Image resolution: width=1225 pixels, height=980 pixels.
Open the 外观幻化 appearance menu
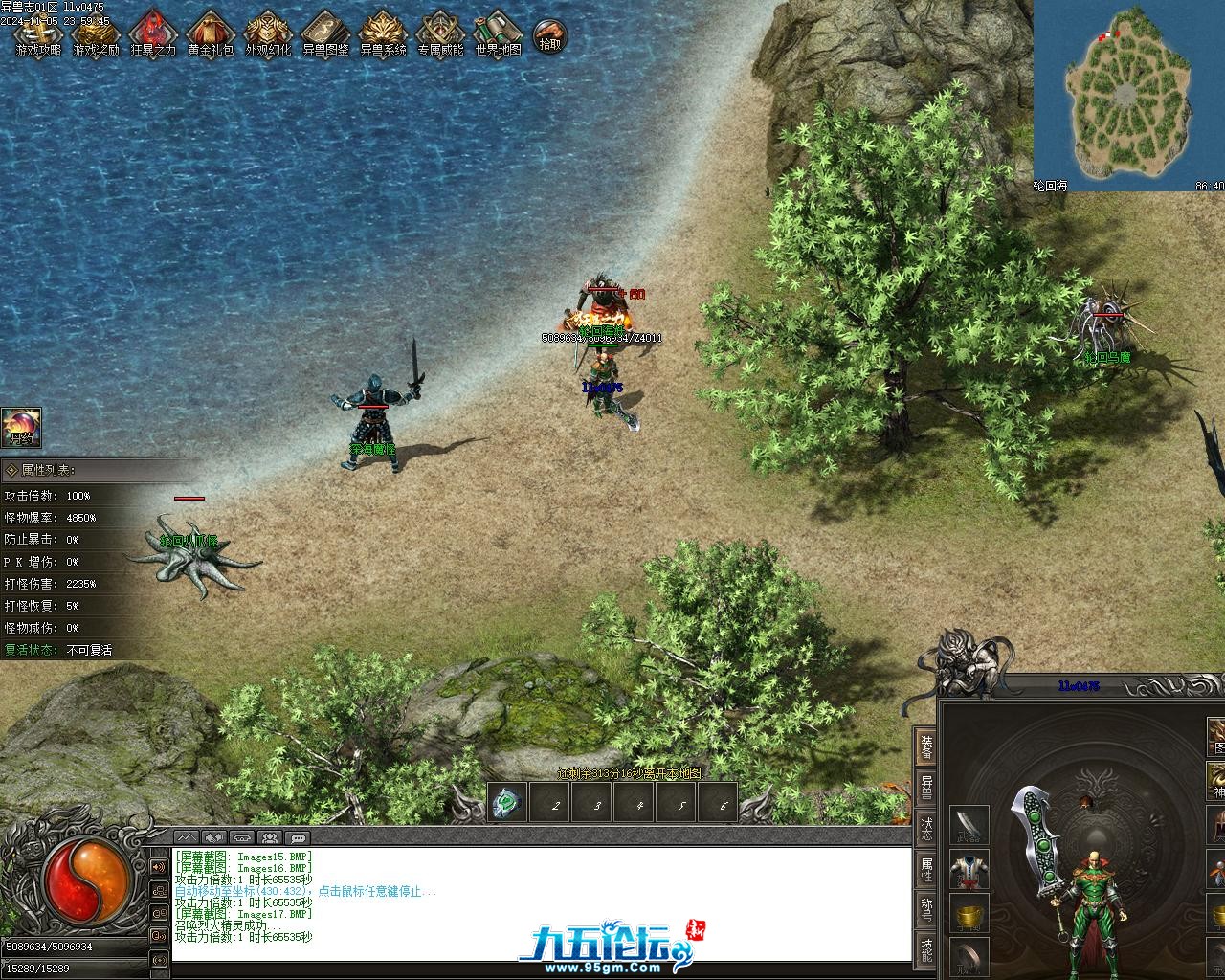coord(268,34)
